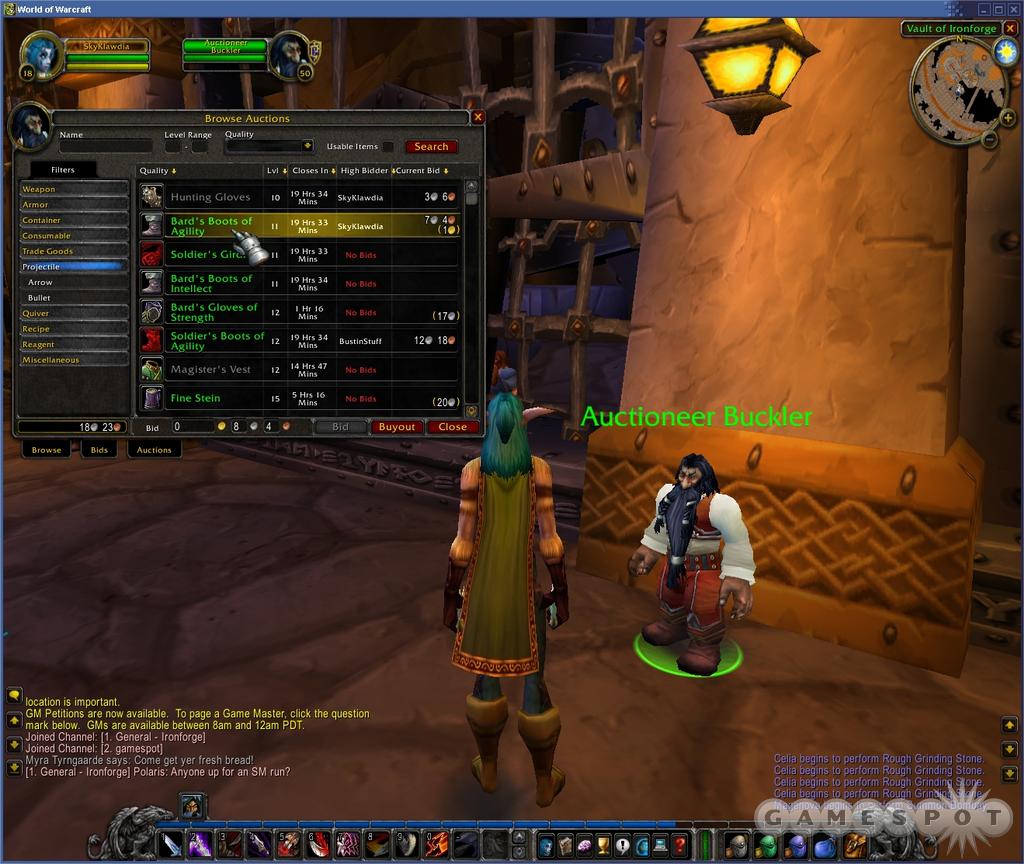Click the item Name search field

click(105, 146)
